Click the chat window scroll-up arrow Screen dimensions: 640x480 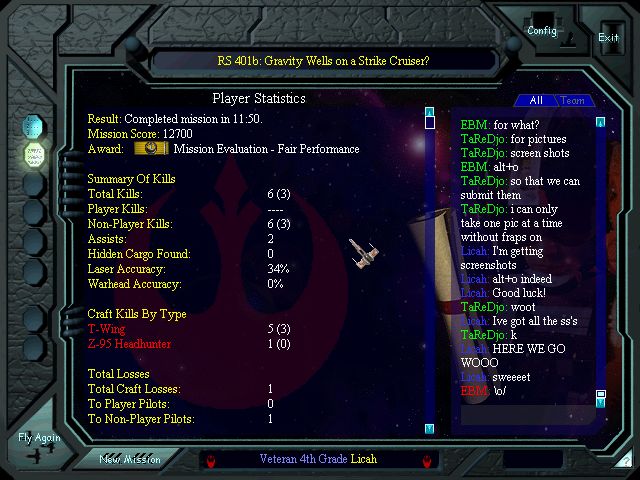[x=600, y=122]
